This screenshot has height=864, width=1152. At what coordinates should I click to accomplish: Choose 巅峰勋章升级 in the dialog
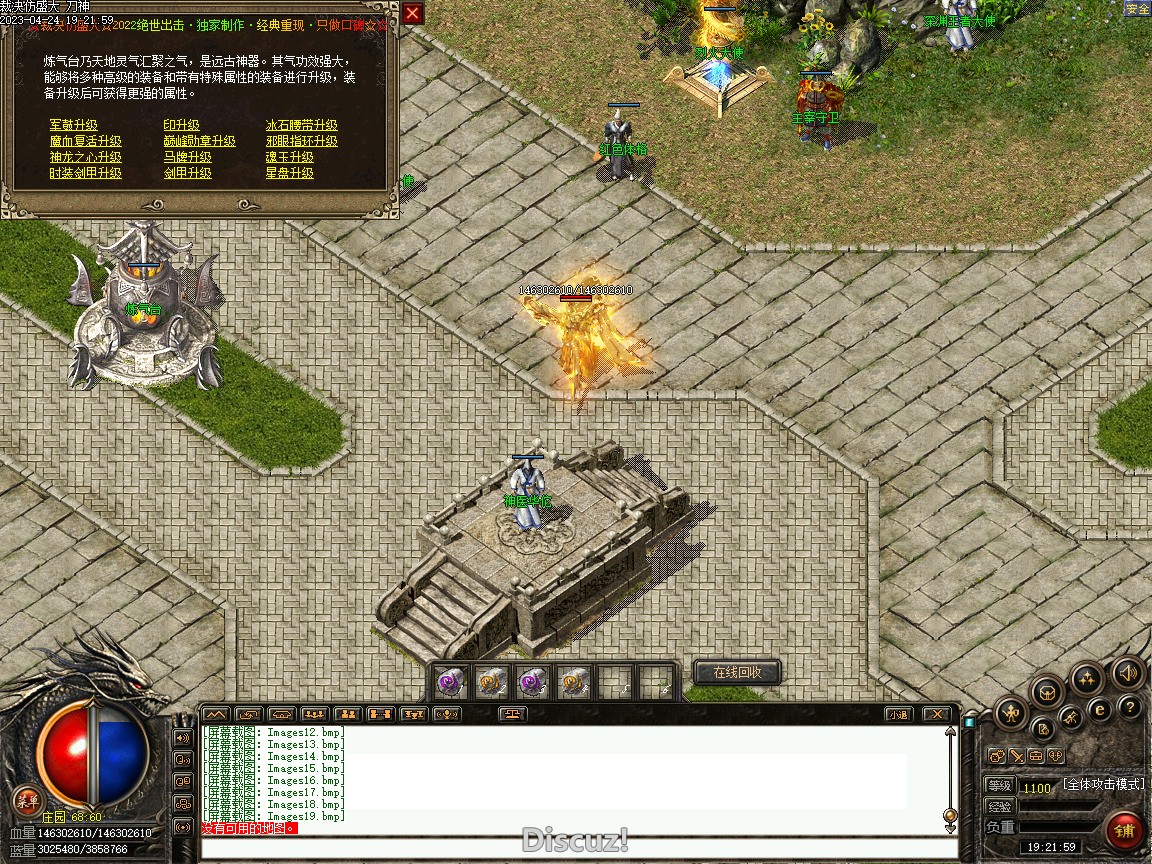200,141
